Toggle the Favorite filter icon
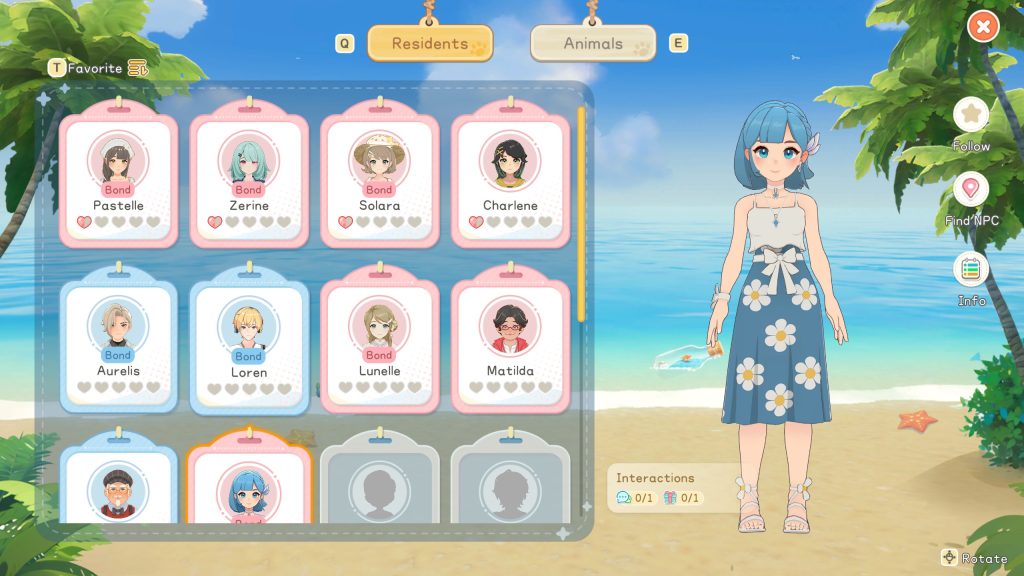Image resolution: width=1024 pixels, height=576 pixels. (137, 68)
